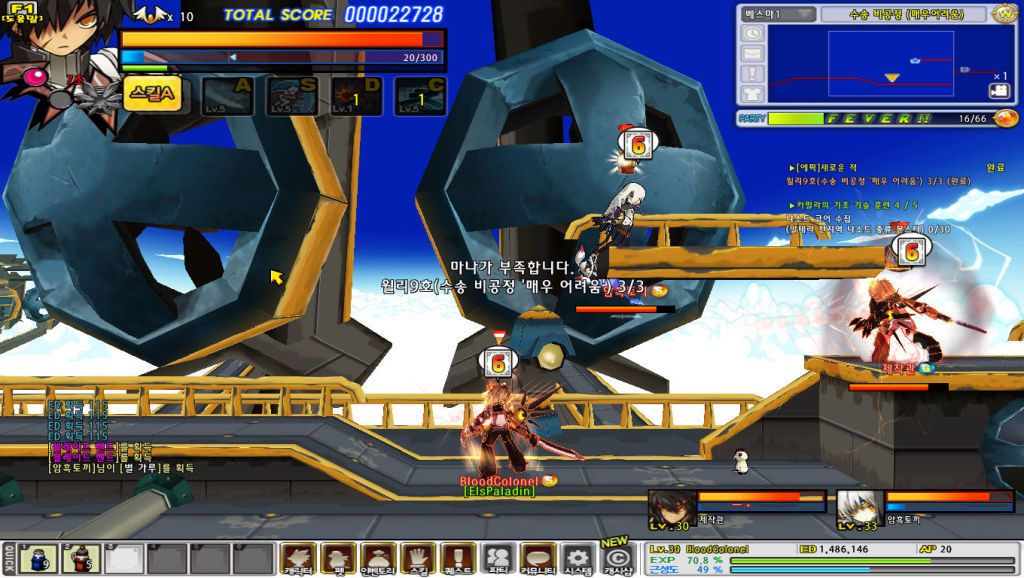
Task: Cast the skill in slot C
Action: pos(420,97)
